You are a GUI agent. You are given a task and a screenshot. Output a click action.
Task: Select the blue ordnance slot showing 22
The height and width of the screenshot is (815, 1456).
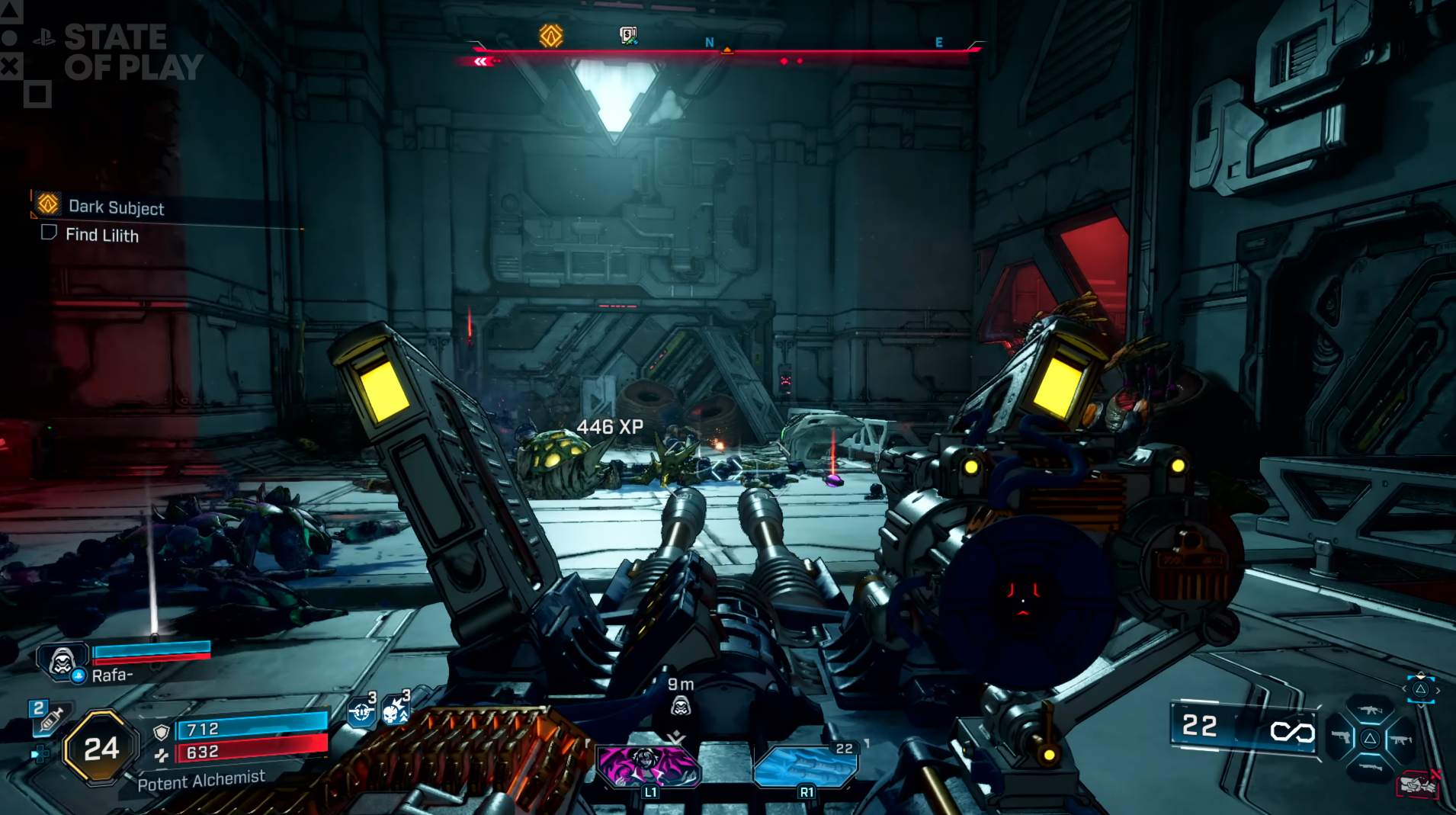pos(806,765)
